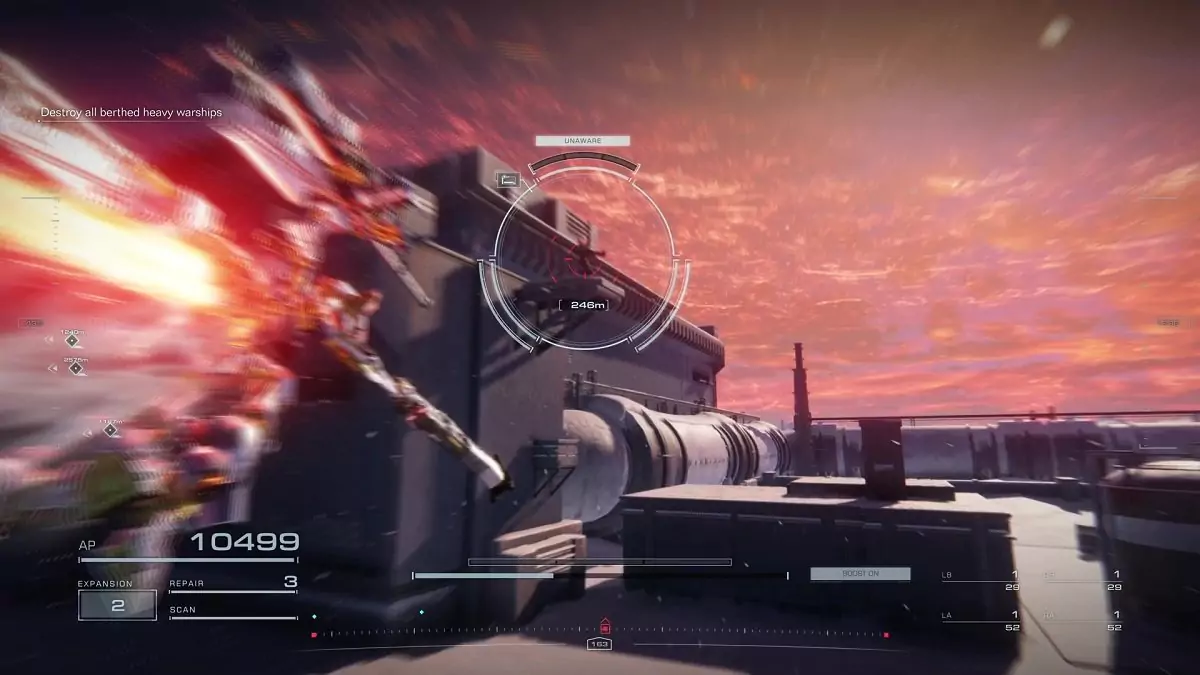Select the Destroy all berthed heavy warships objective
Screen dimensions: 1200x675
pos(131,113)
